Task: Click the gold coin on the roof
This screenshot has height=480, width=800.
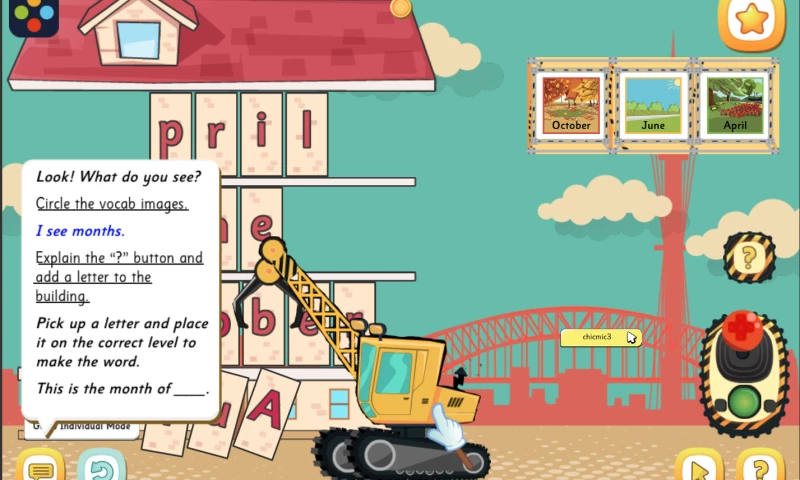Action: 400,8
